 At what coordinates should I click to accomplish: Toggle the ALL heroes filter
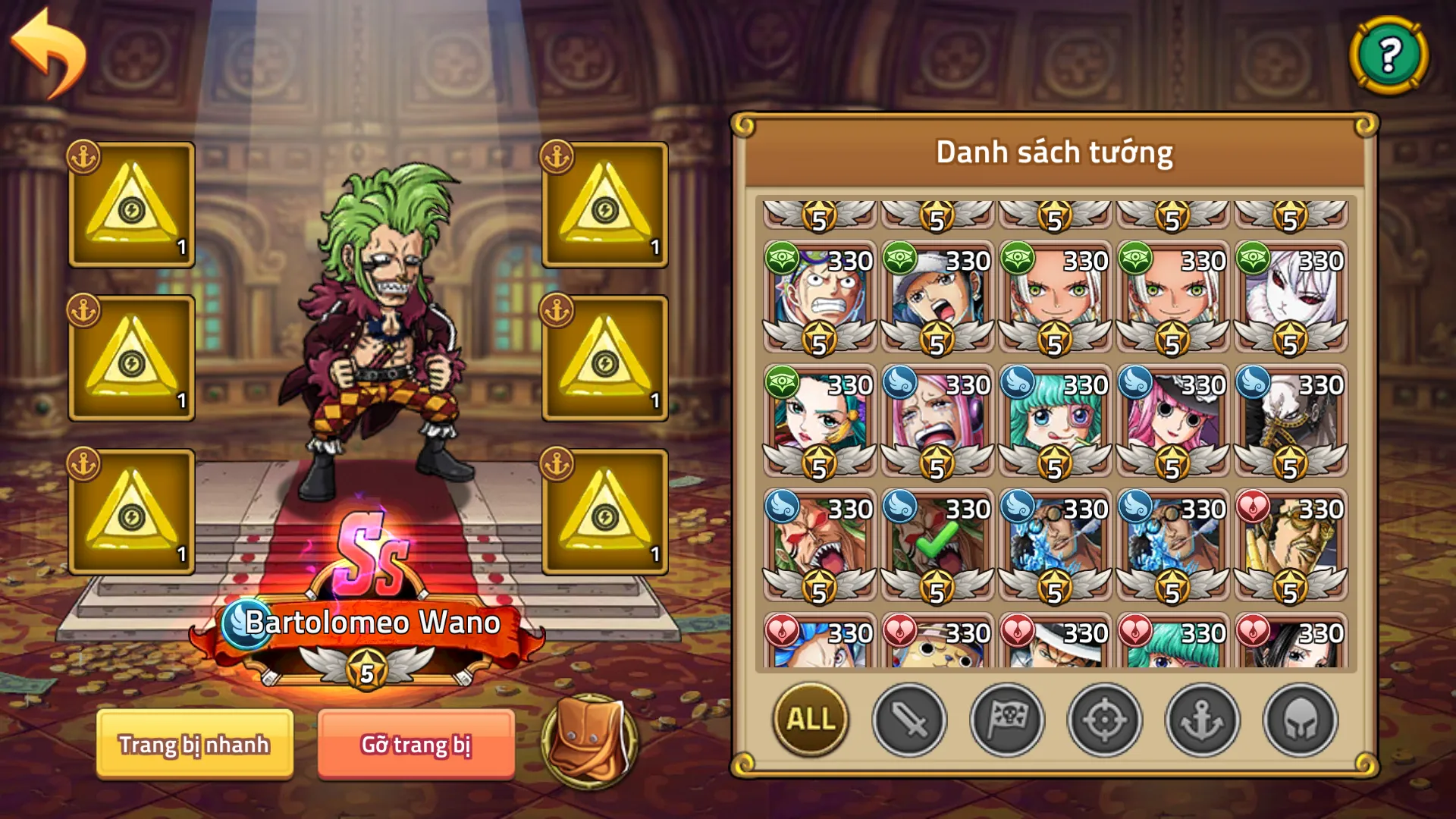pyautogui.click(x=809, y=720)
